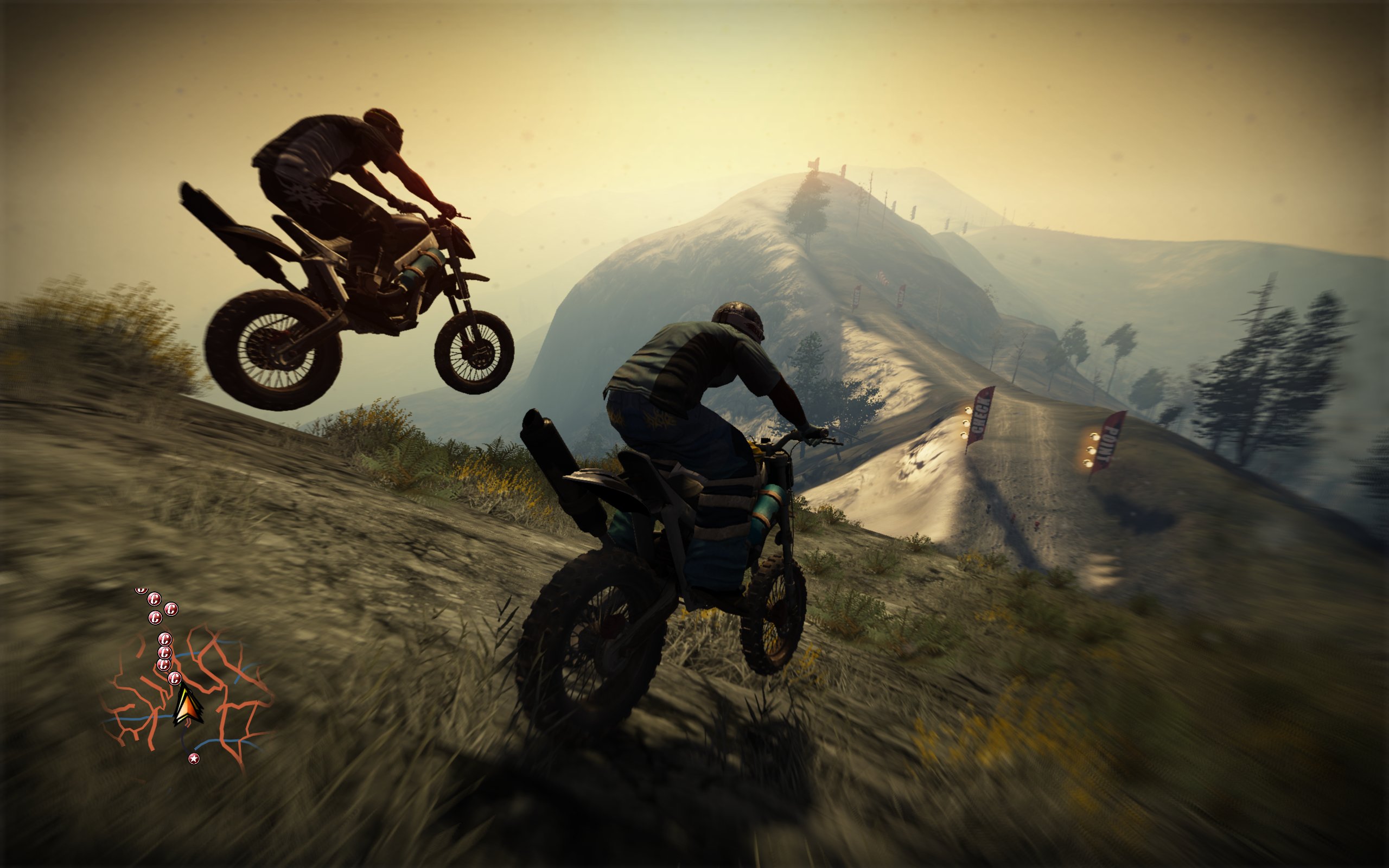Click the star blip below the player arrow
The image size is (1389, 868).
[x=195, y=759]
